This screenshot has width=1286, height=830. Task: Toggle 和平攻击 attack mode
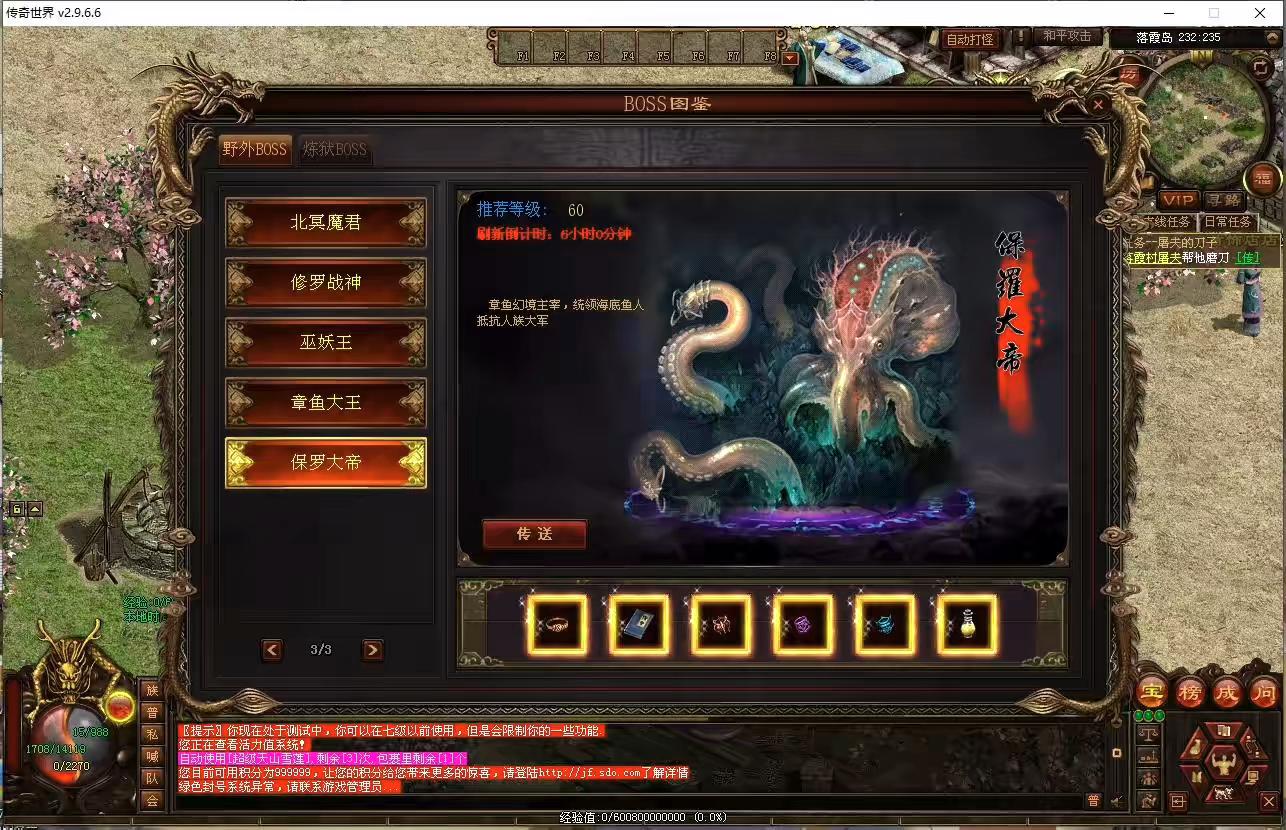click(x=1066, y=37)
